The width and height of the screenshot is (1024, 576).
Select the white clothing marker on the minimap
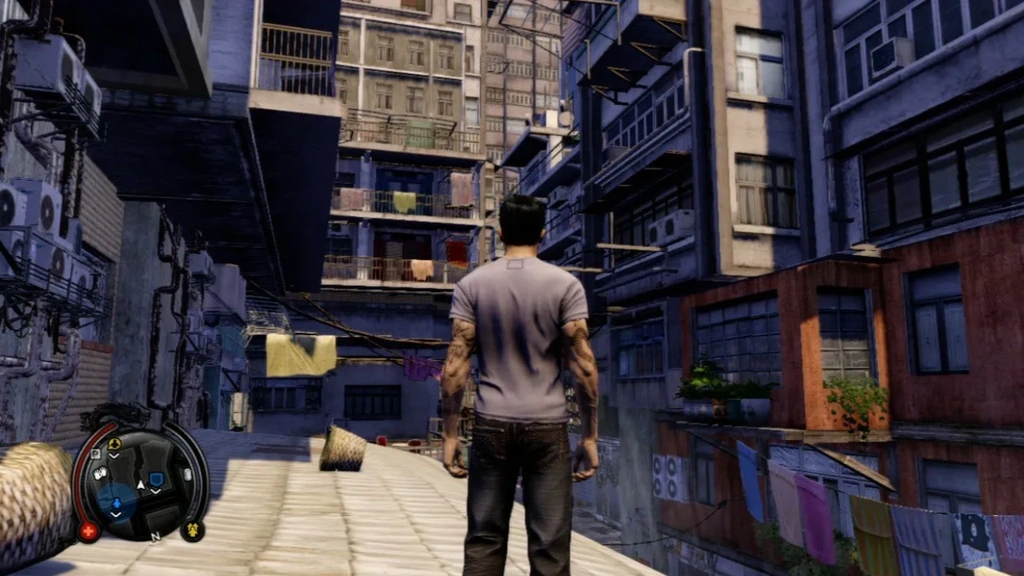(101, 474)
